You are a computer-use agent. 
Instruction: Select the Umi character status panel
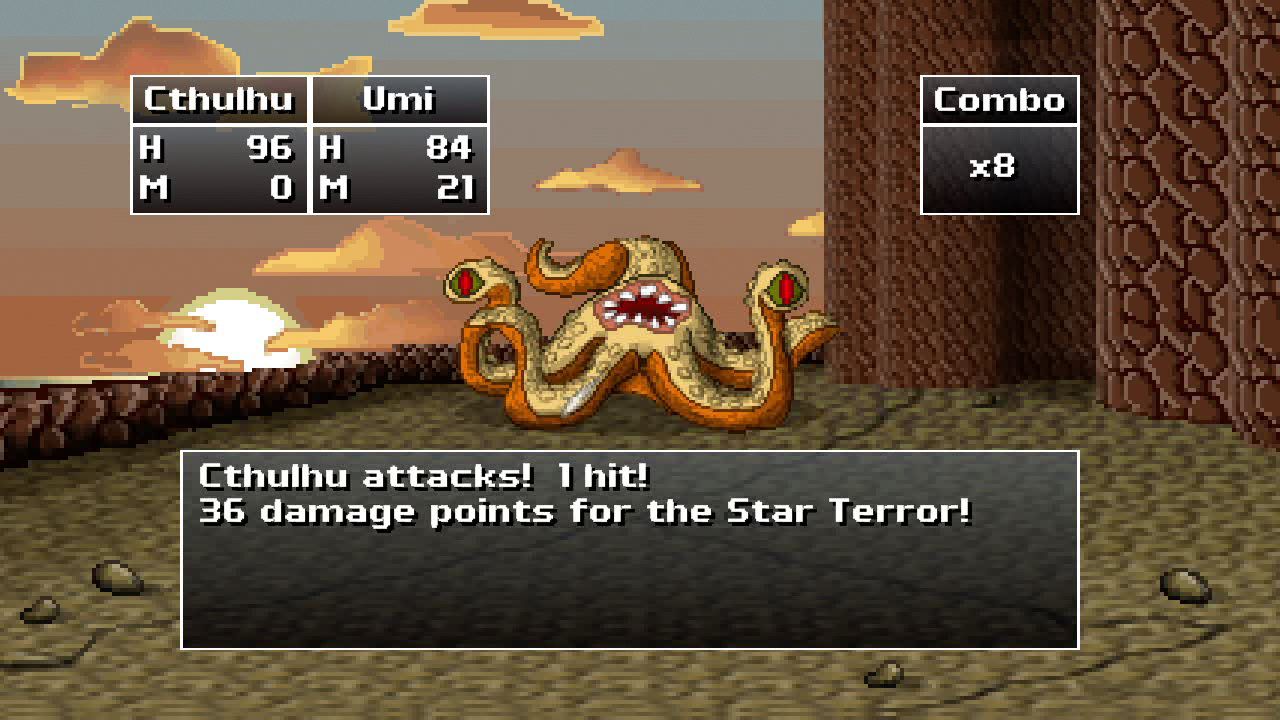(398, 145)
